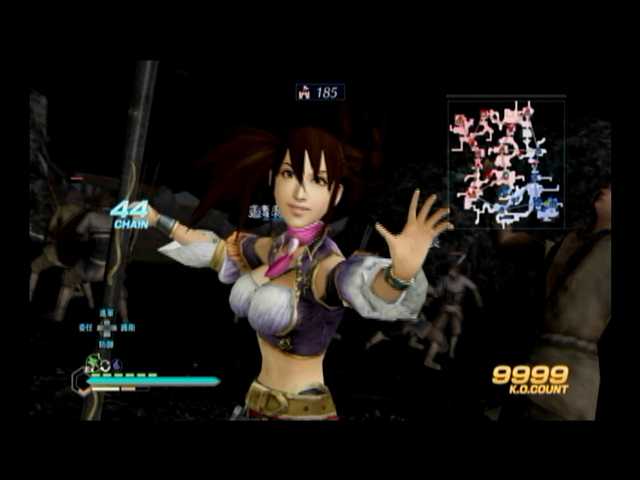Click the hexagonal emblem beside the health bar
This screenshot has width=640, height=480.
coord(79,381)
